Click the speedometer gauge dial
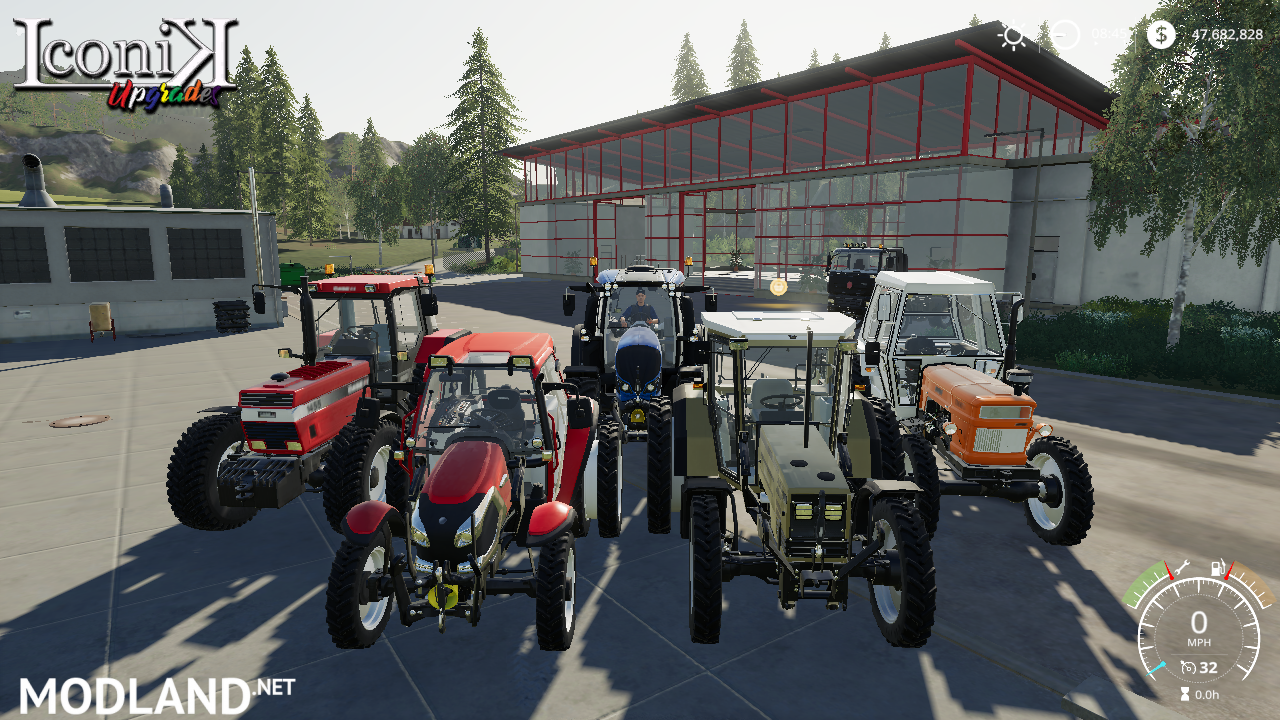The image size is (1280, 720). 1198,625
